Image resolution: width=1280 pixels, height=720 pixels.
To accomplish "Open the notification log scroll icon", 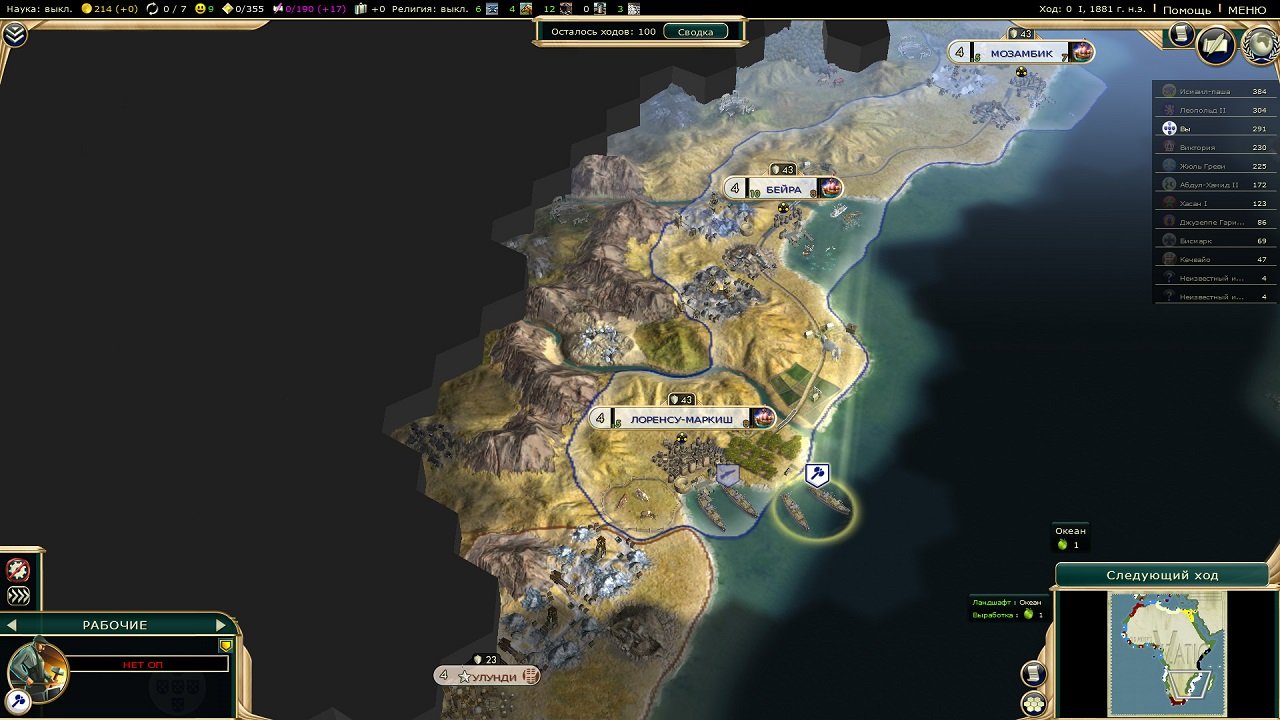I will point(1032,672).
